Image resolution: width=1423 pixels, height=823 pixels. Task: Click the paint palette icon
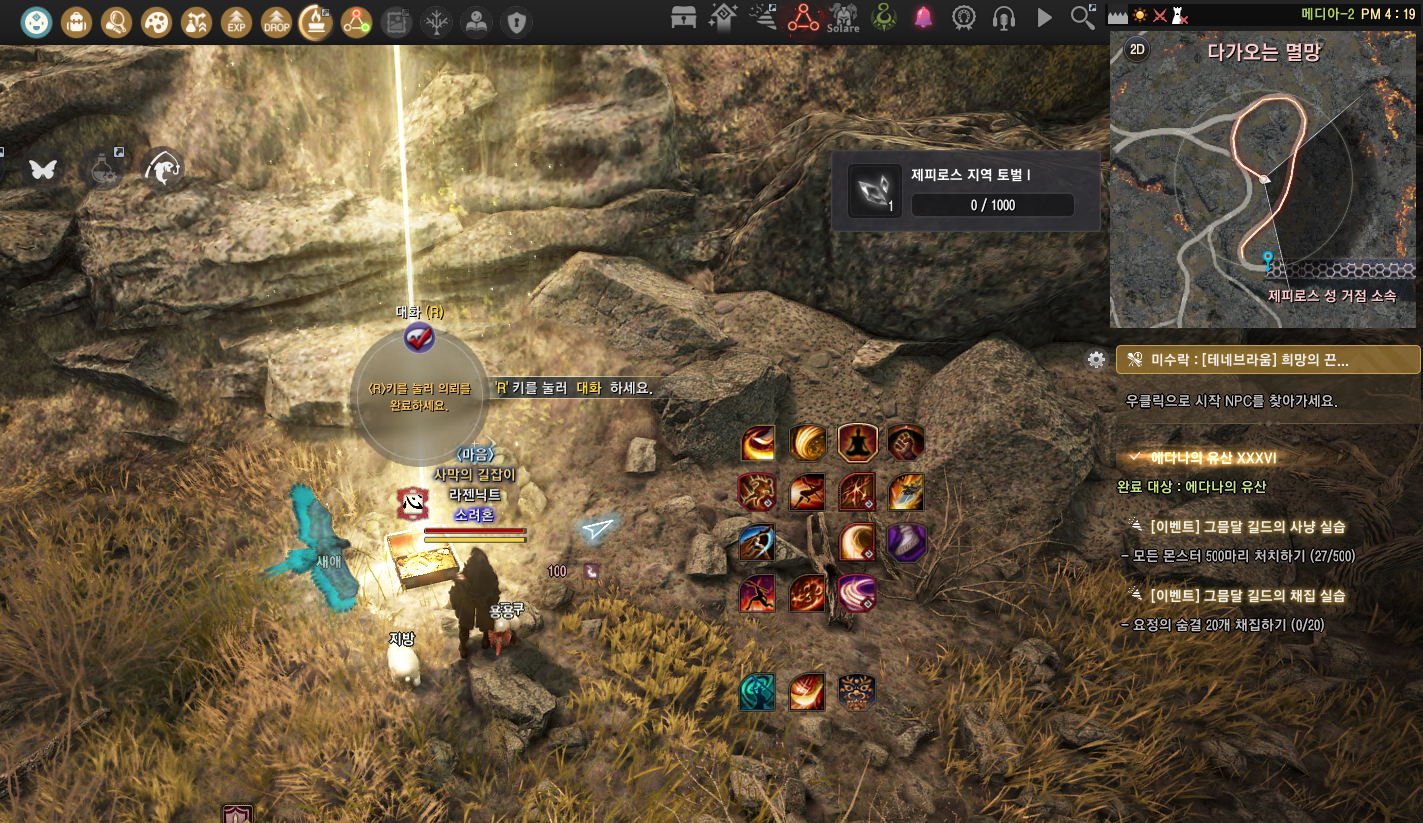pyautogui.click(x=156, y=20)
